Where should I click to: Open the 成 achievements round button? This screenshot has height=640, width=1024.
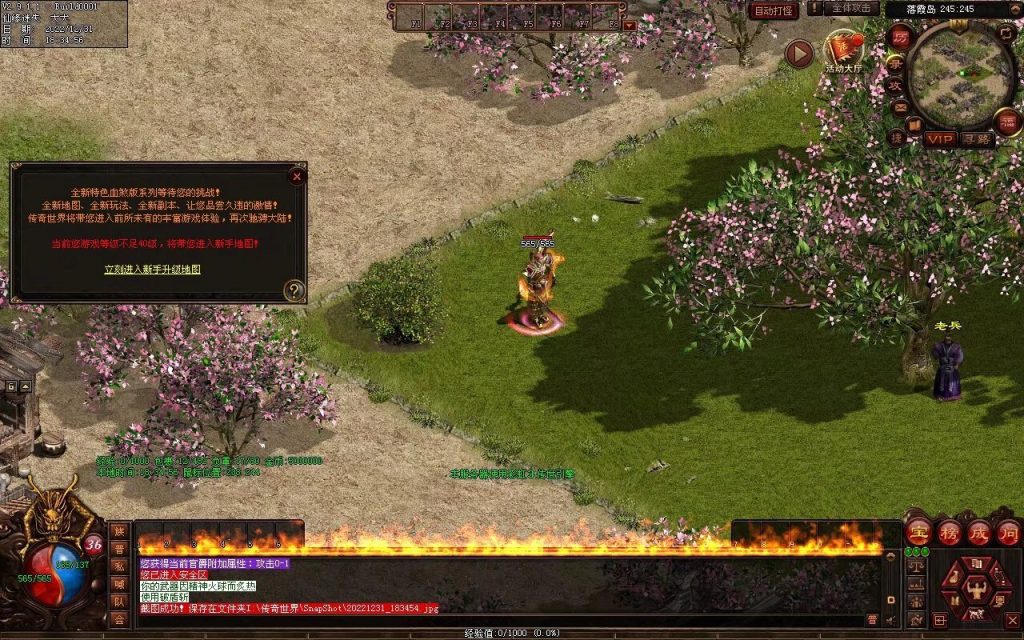pos(978,531)
